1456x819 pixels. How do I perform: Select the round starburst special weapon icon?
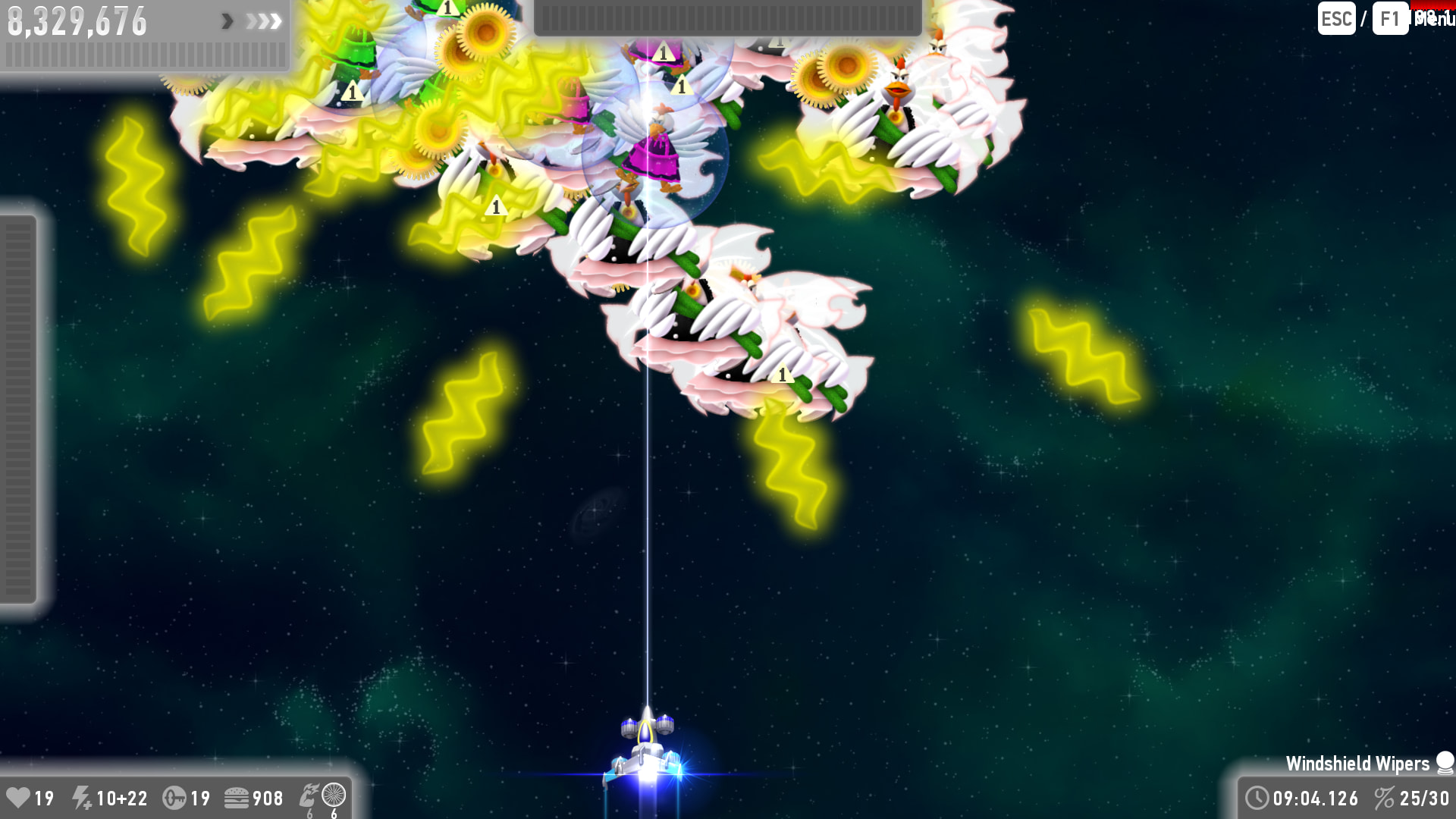pos(334,795)
